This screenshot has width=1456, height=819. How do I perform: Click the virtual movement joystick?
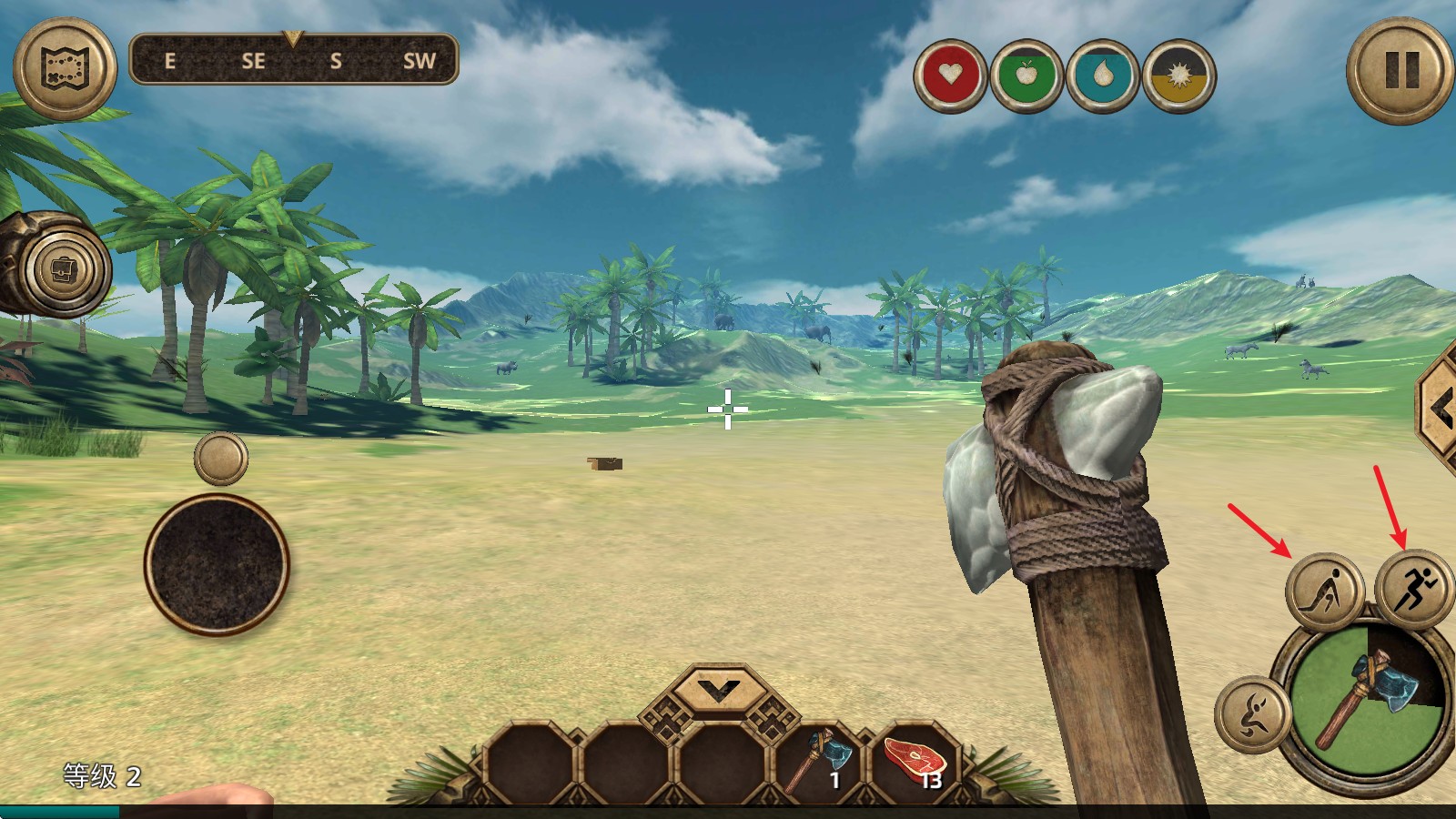217,564
